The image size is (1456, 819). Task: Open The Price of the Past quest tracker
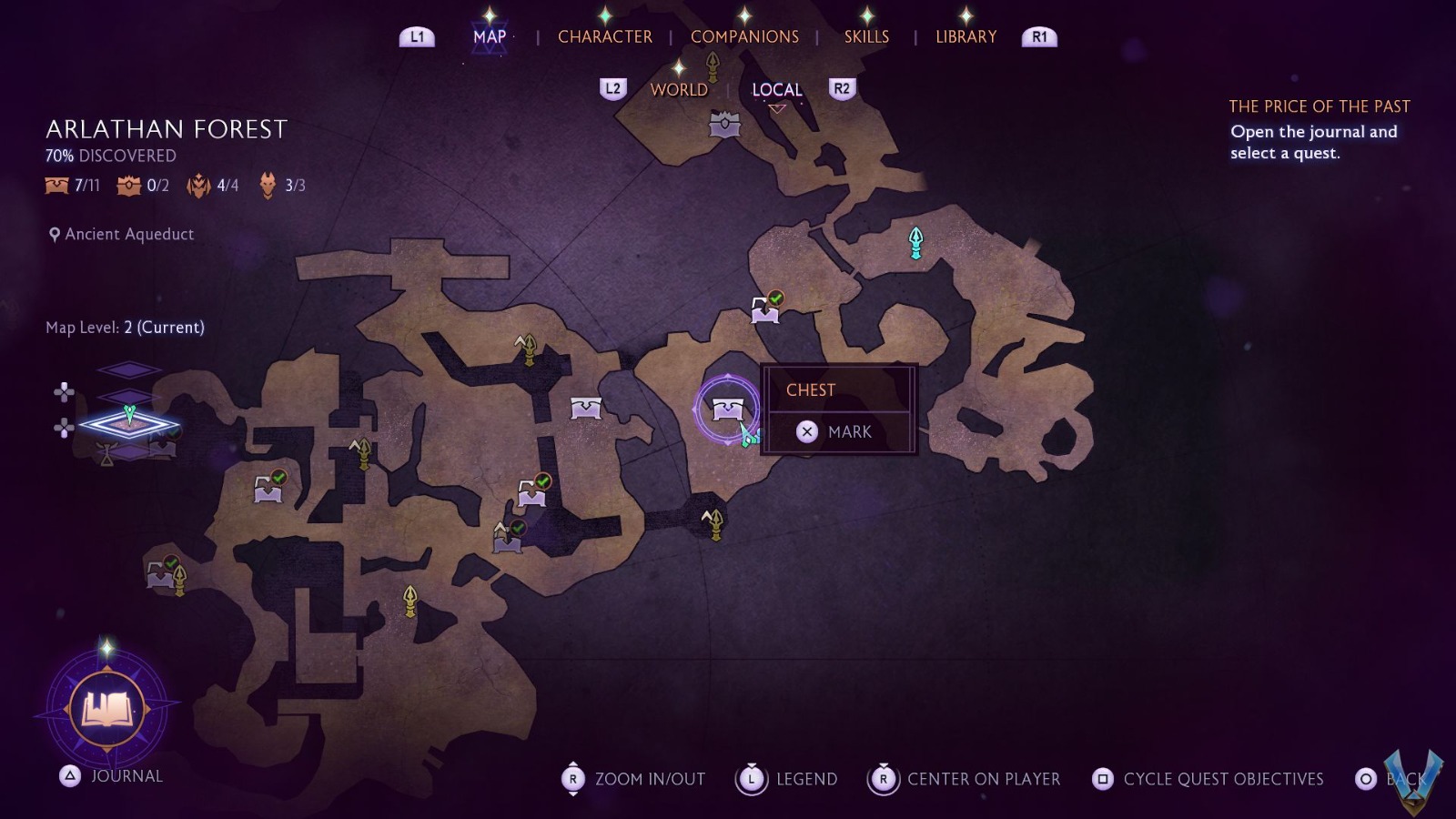point(1319,106)
